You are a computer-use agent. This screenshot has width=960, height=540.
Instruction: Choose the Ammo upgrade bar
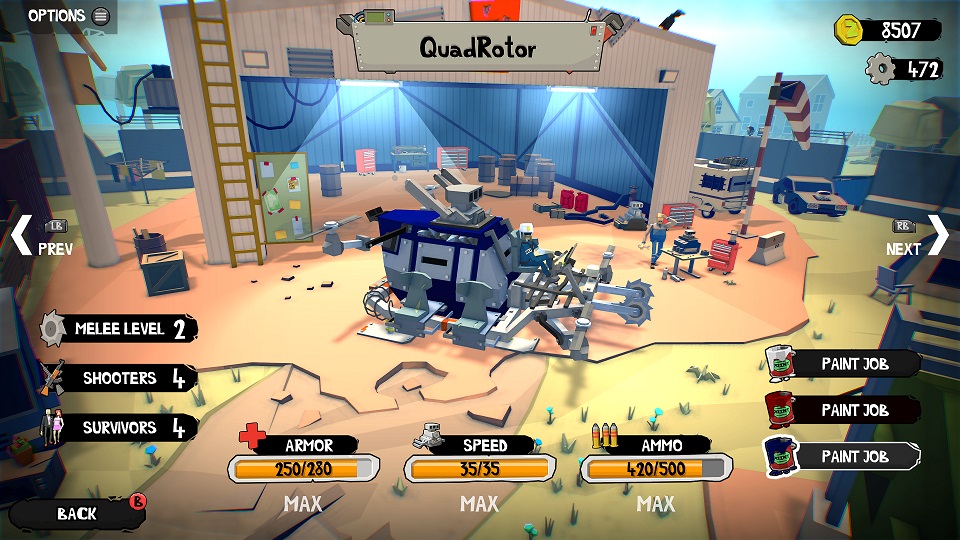[656, 468]
